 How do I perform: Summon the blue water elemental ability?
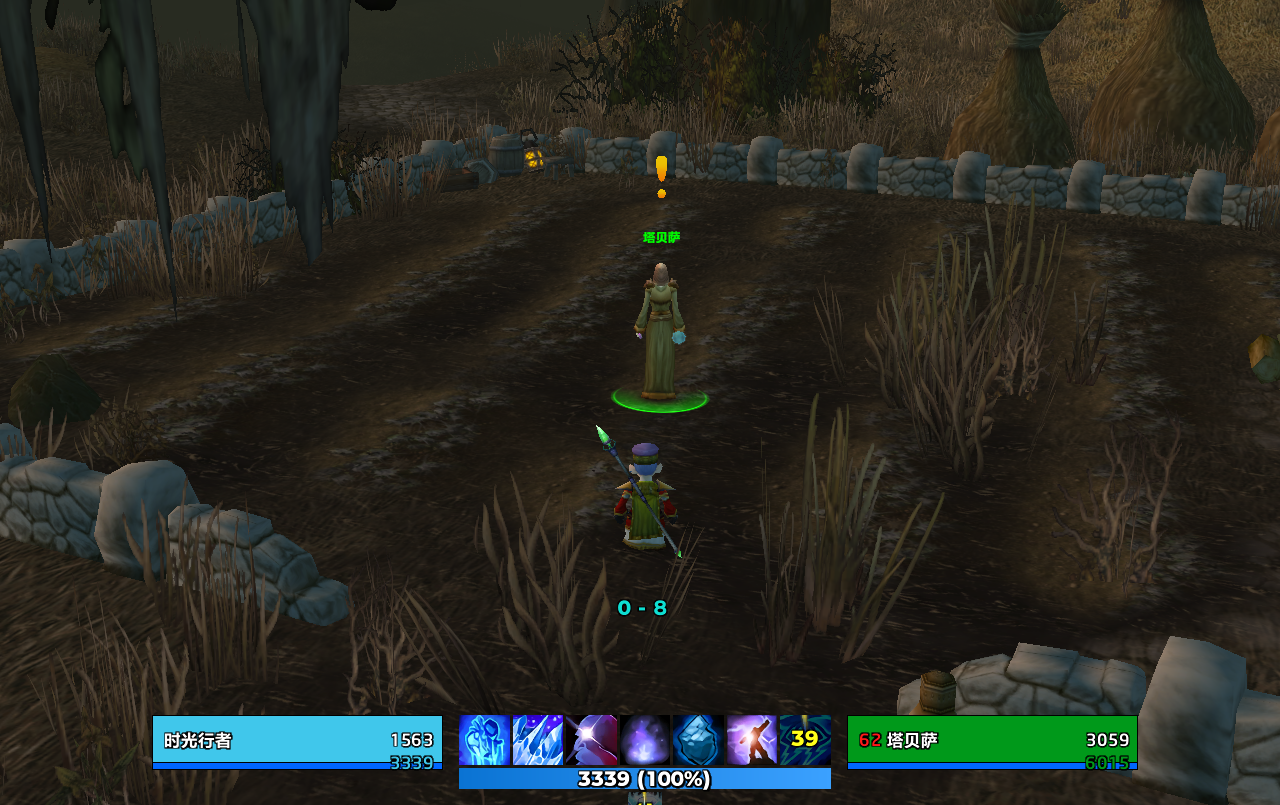485,741
